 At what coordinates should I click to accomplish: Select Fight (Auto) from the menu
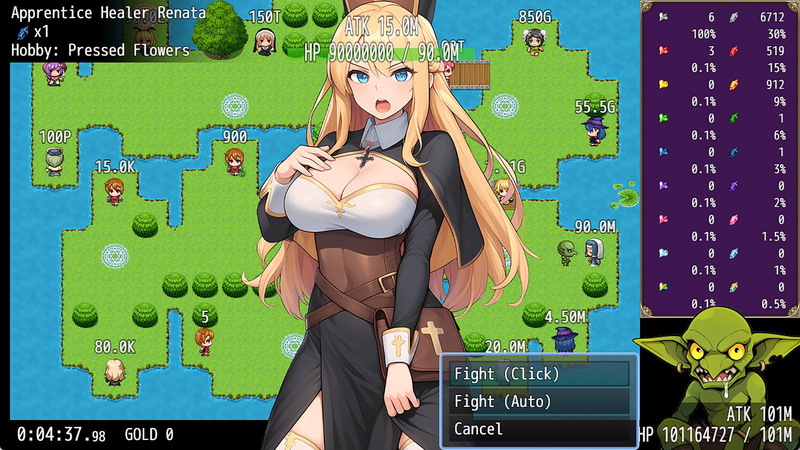coord(538,401)
